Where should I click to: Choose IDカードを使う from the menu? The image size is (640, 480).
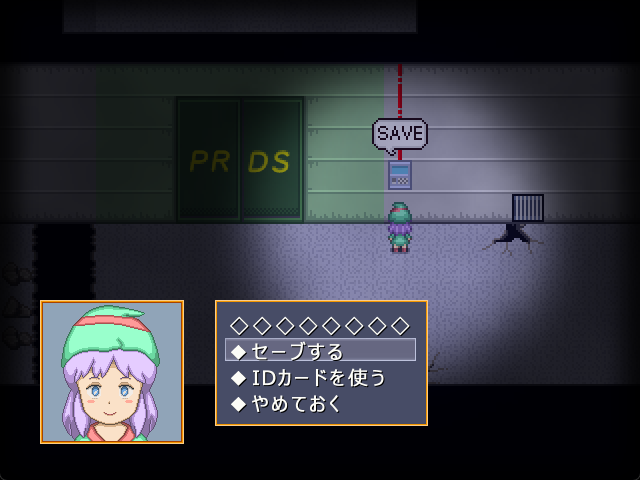317,377
